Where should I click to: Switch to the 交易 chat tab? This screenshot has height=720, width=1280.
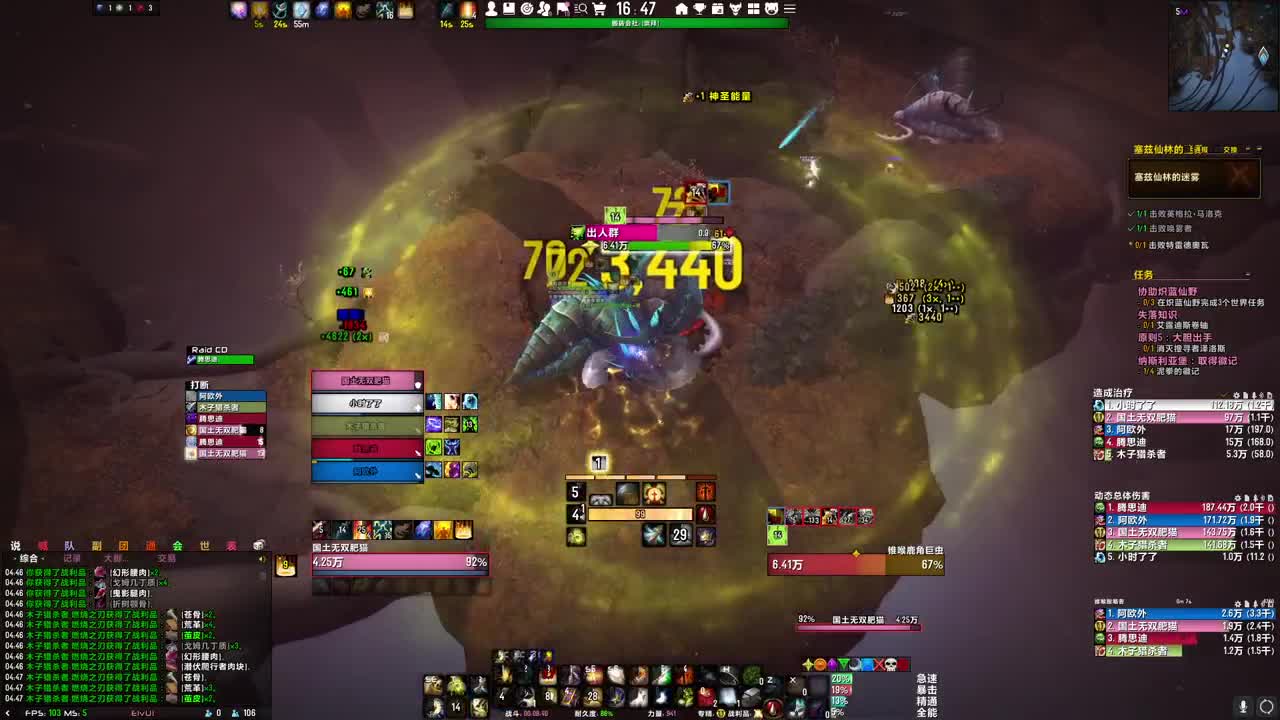pyautogui.click(x=167, y=558)
